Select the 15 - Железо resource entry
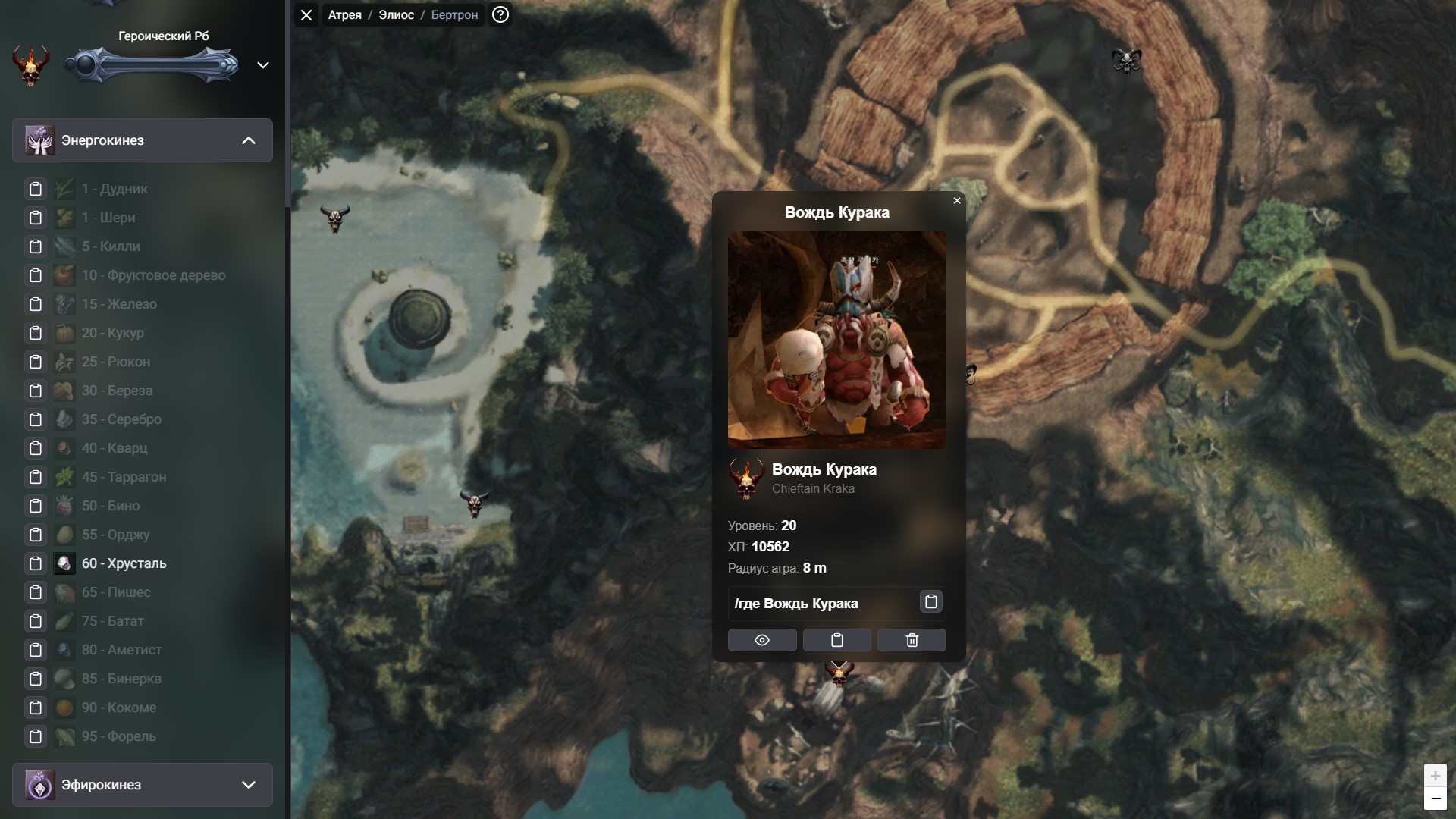 119,304
